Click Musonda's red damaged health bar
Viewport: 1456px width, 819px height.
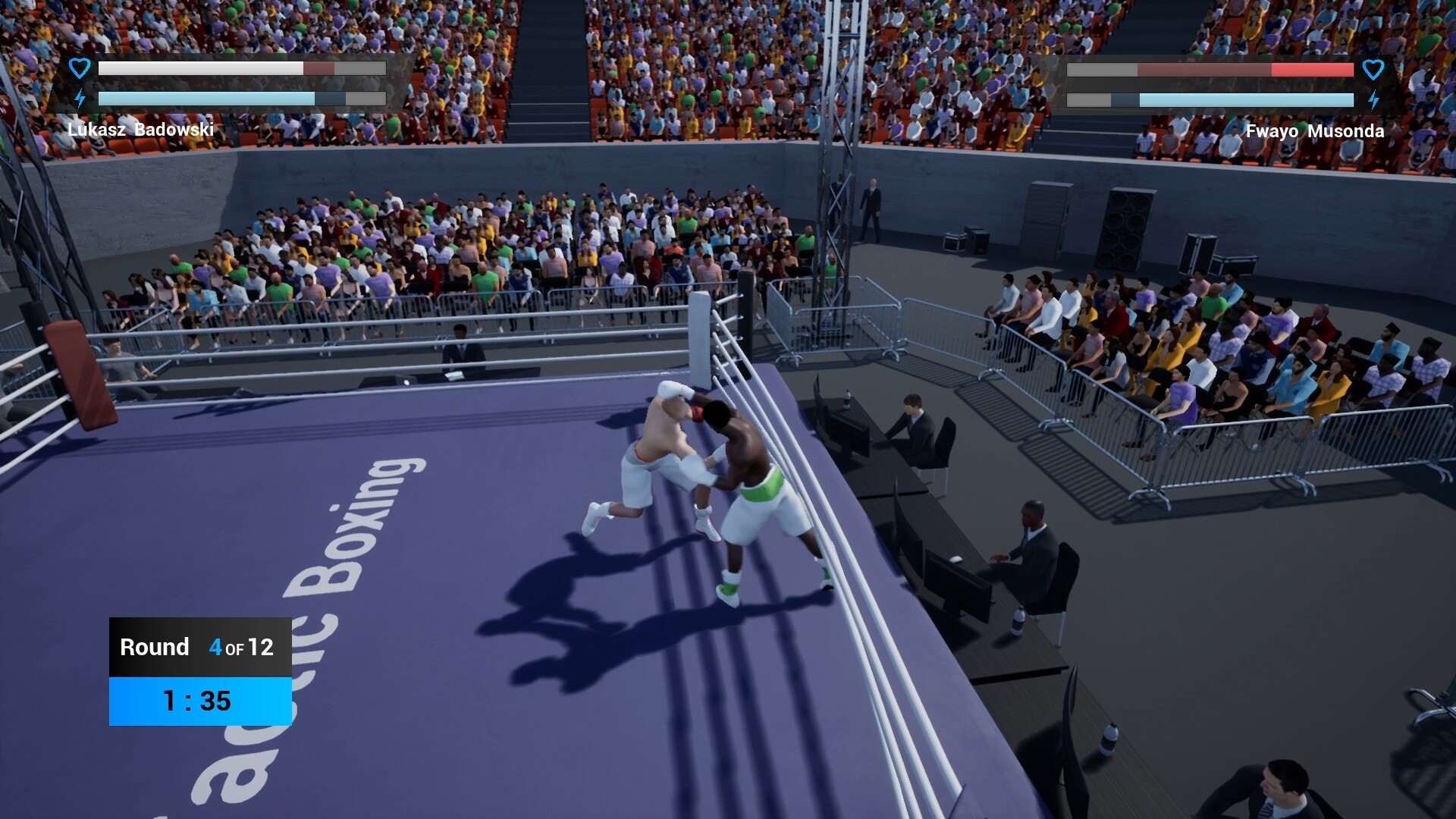pos(1312,71)
